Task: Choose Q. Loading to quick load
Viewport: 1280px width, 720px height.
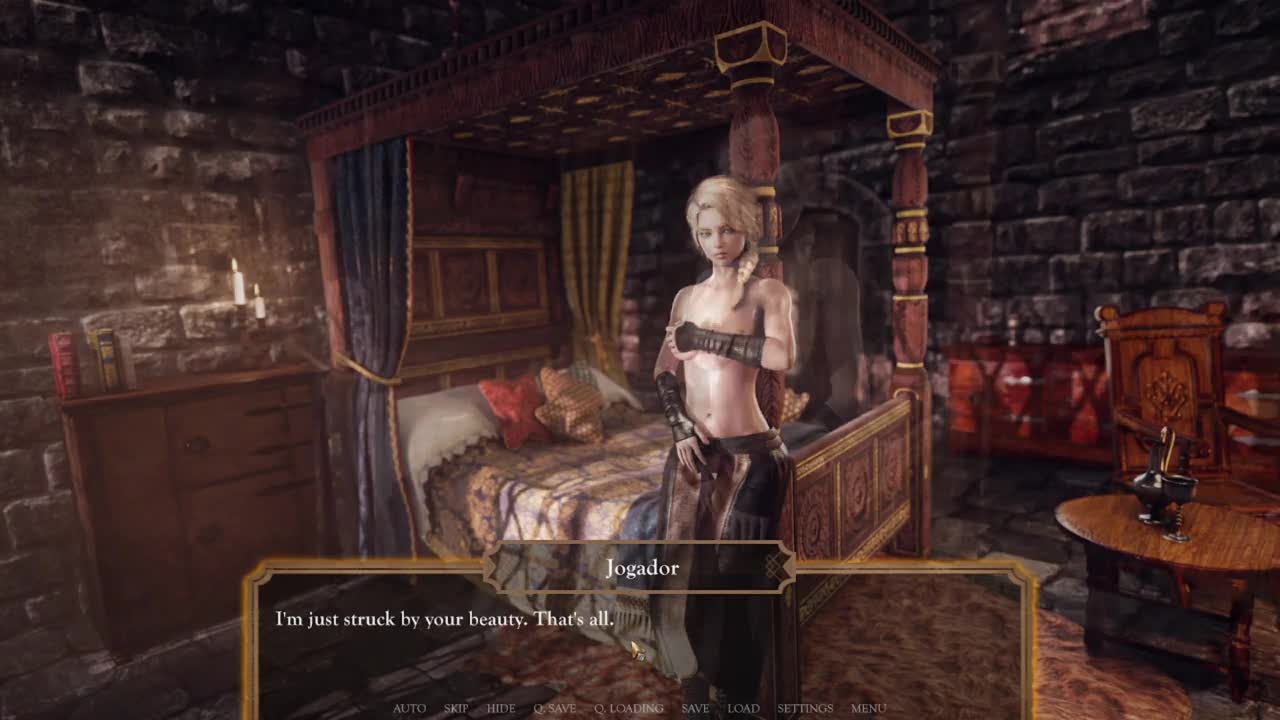Action: pos(629,708)
